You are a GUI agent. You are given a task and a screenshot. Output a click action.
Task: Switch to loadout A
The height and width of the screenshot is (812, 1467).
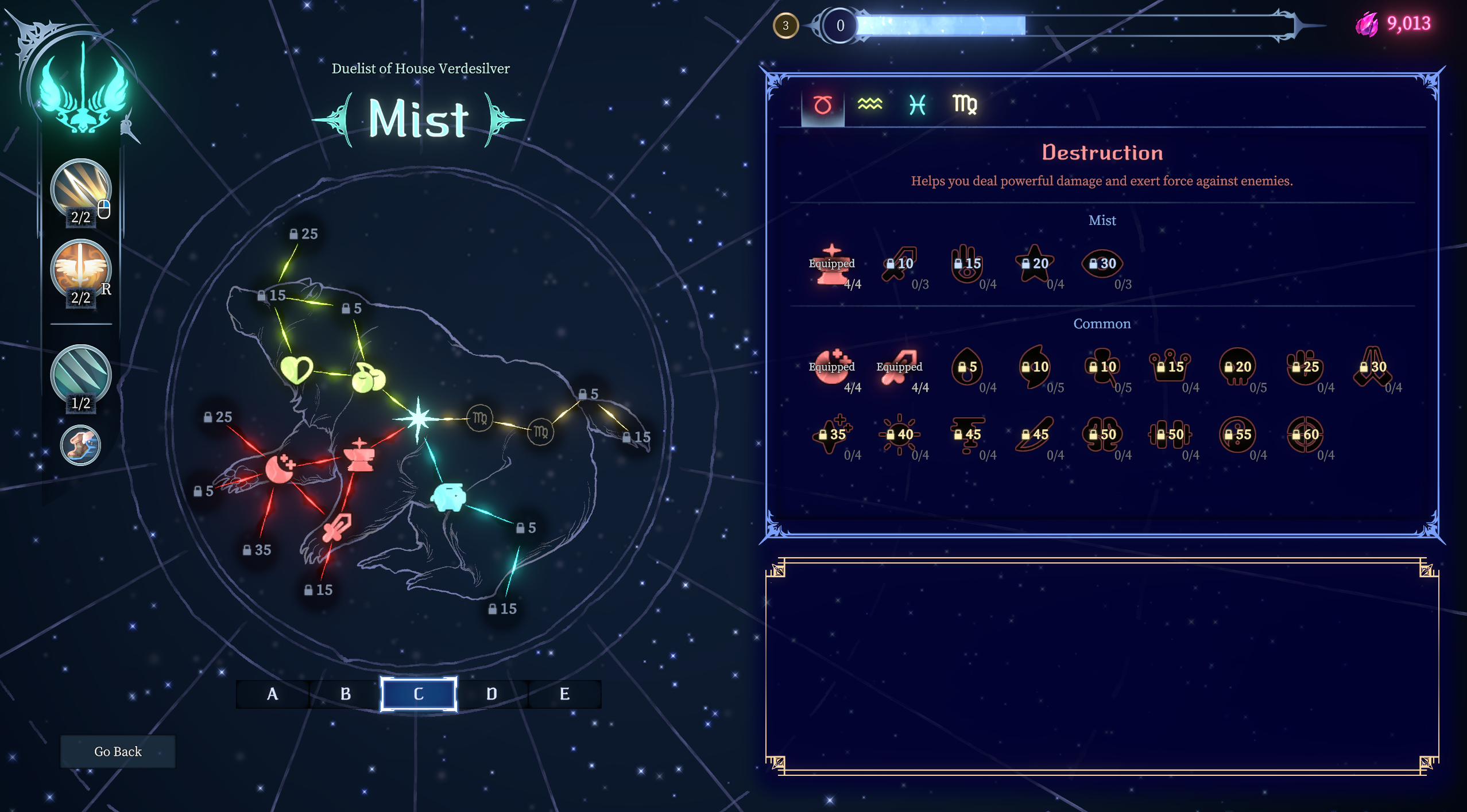pyautogui.click(x=273, y=694)
